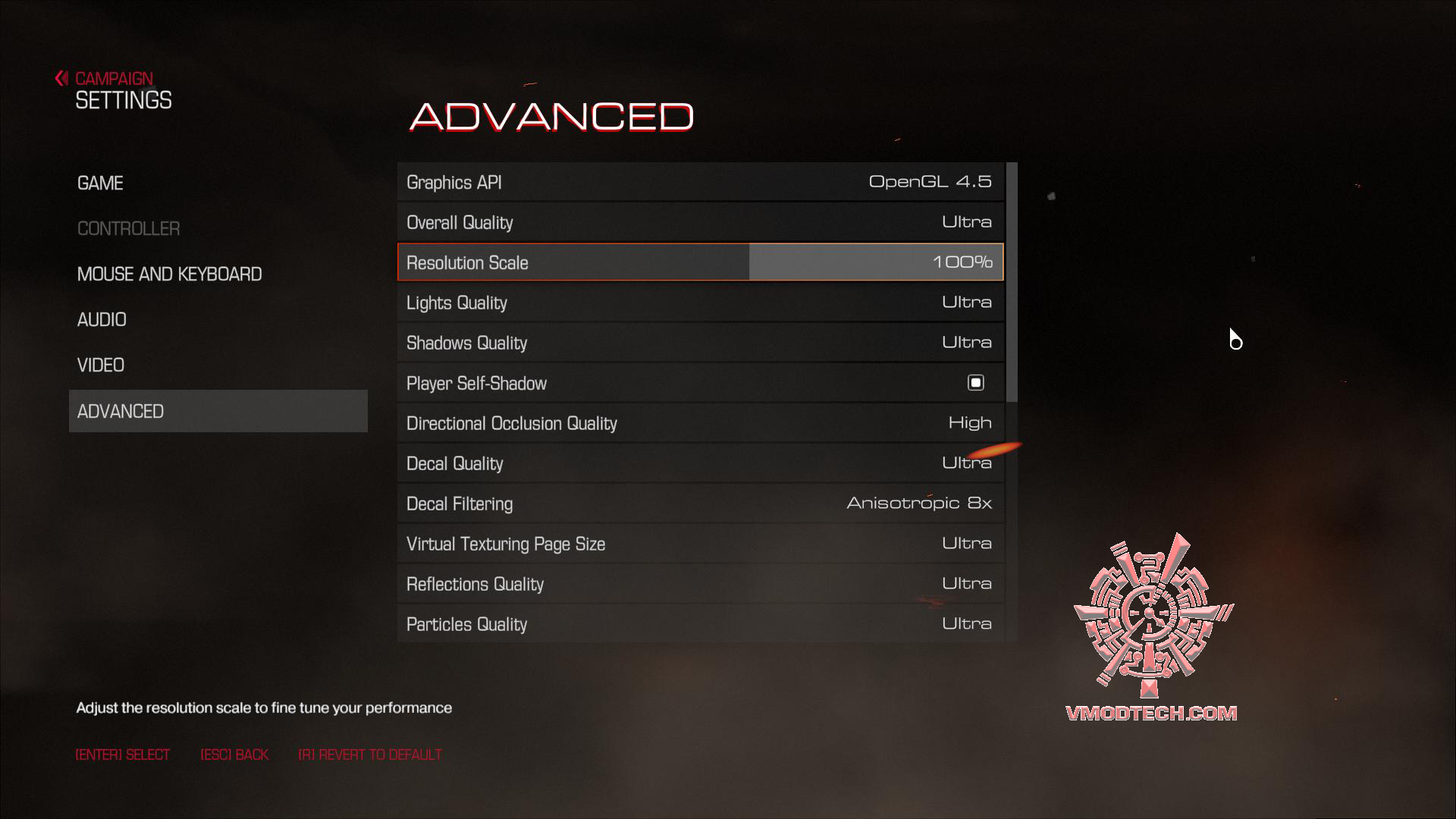Open the Shadows Quality selector
The height and width of the screenshot is (819, 1456).
coord(698,342)
